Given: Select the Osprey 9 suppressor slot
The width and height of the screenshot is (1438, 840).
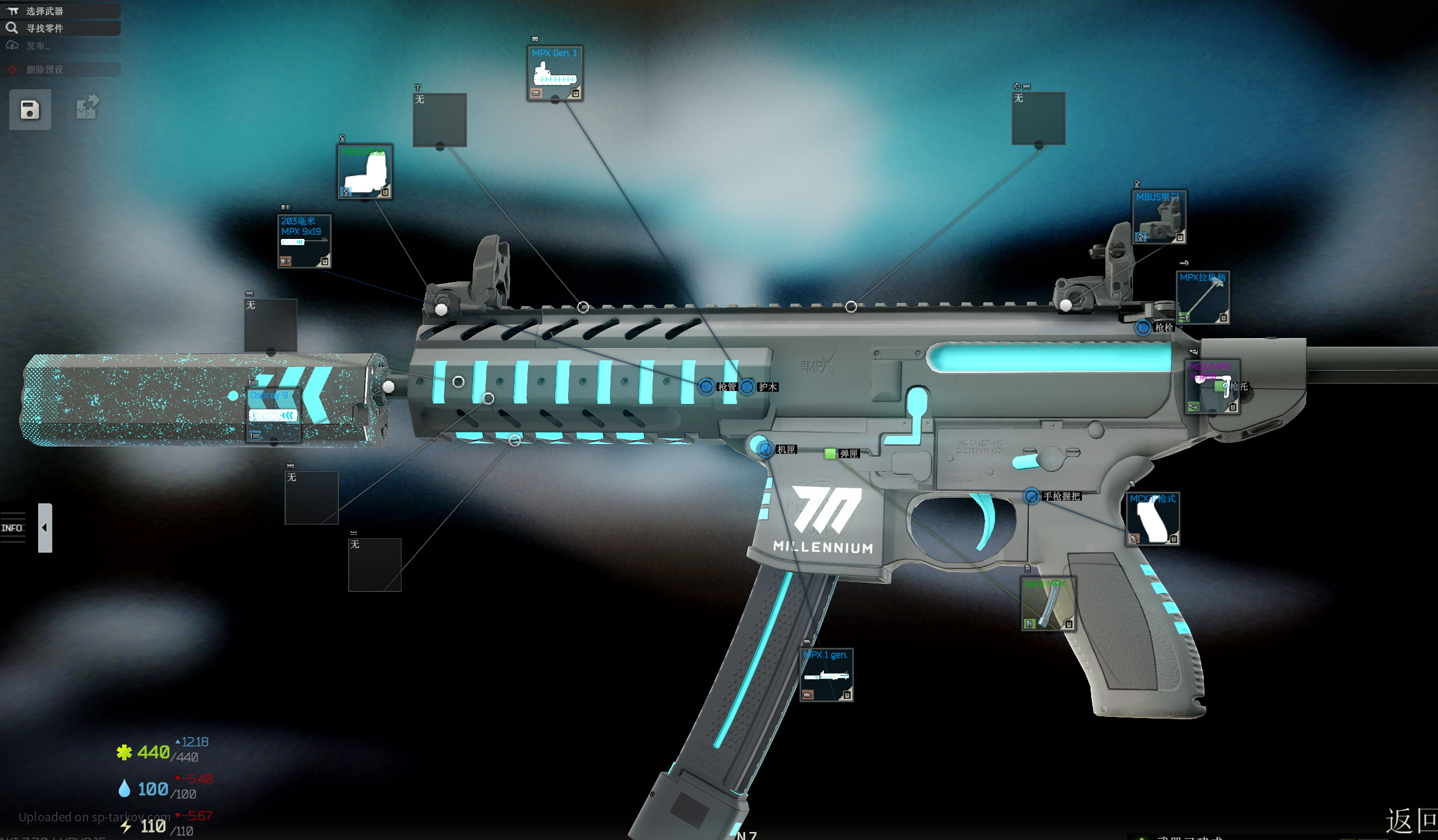Looking at the screenshot, I should [273, 414].
